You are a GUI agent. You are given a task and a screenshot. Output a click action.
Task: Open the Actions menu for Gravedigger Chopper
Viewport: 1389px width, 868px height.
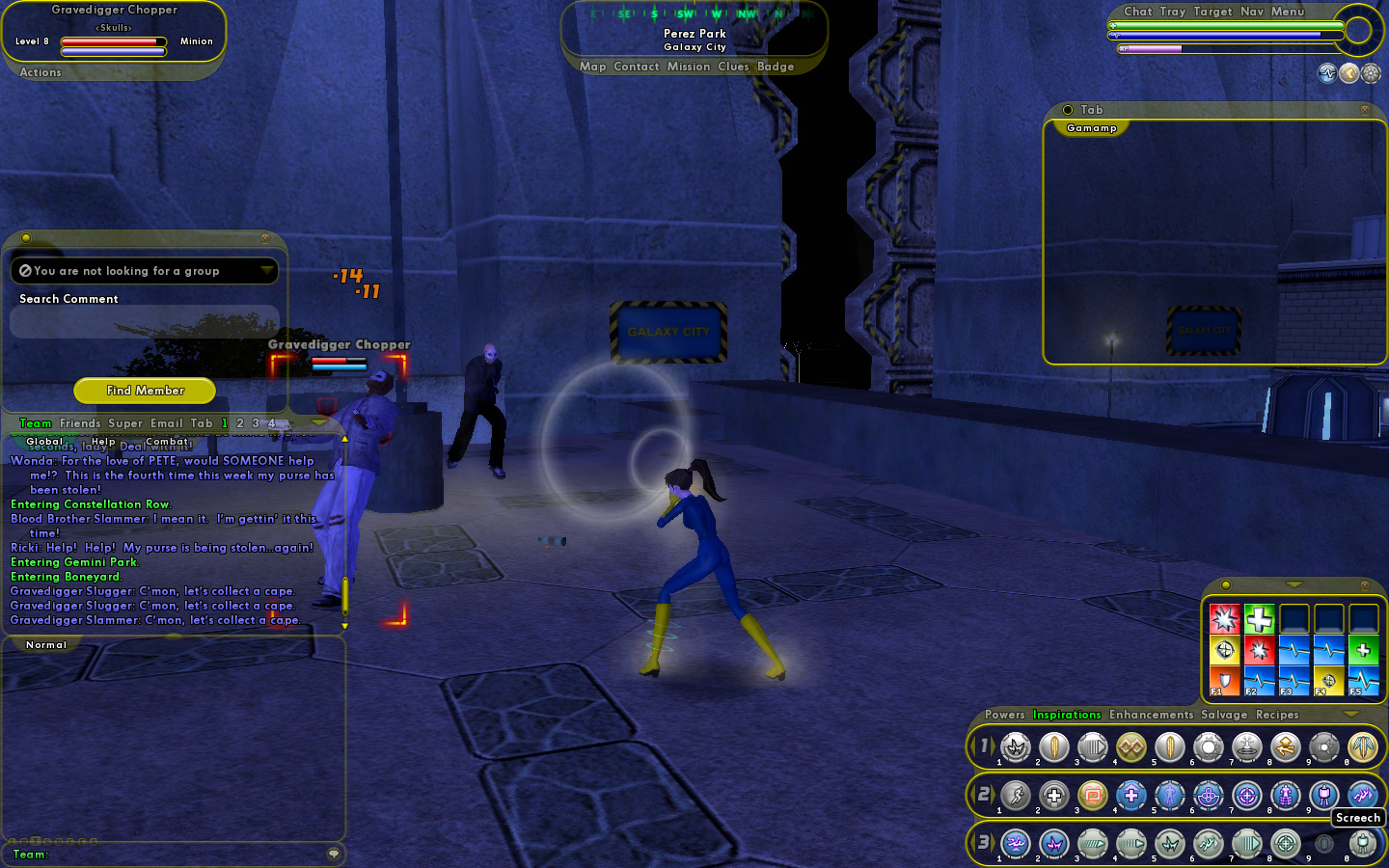tap(41, 72)
